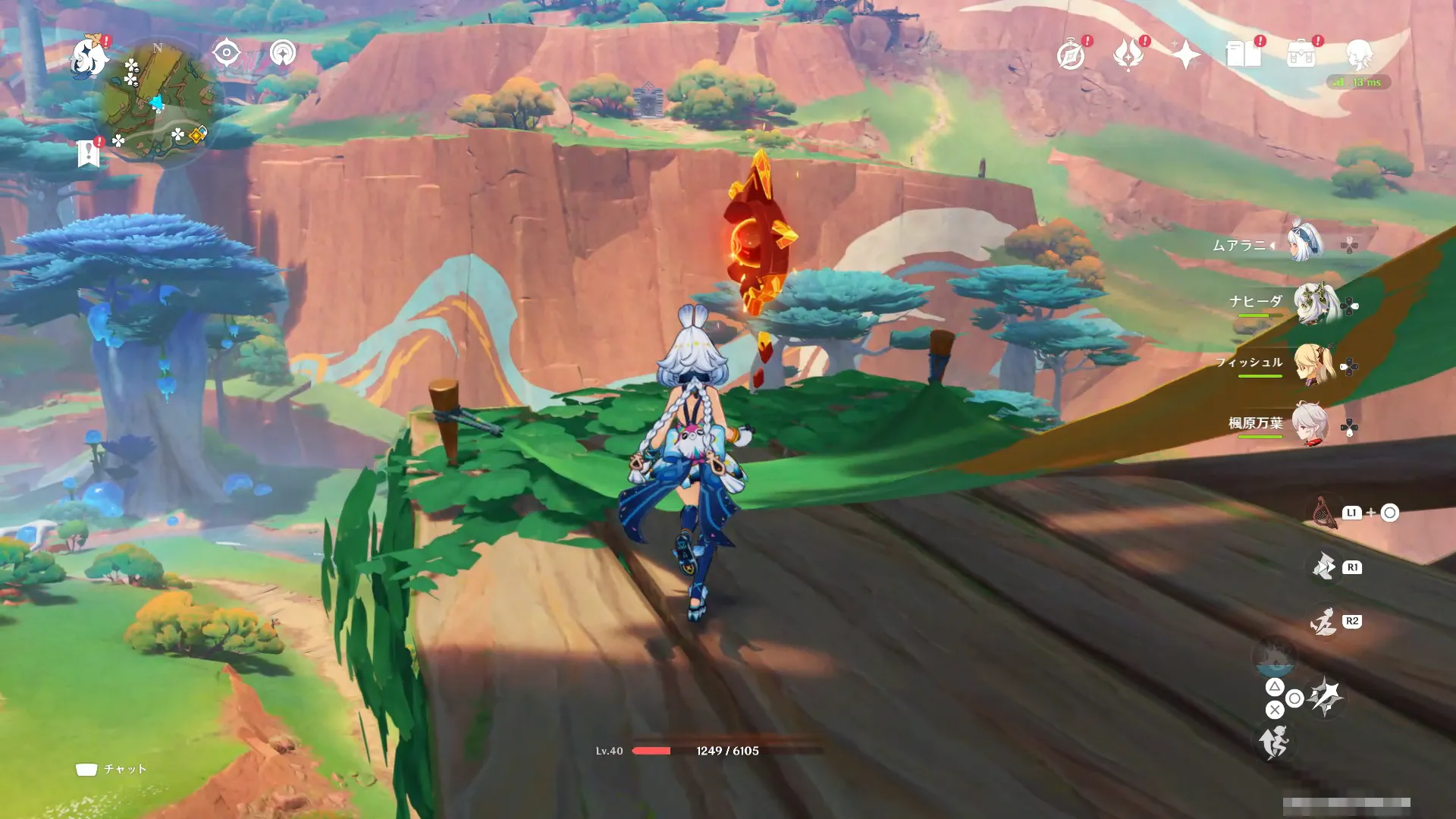Open the inventory backpack icon
This screenshot has height=819, width=1456.
1301,55
